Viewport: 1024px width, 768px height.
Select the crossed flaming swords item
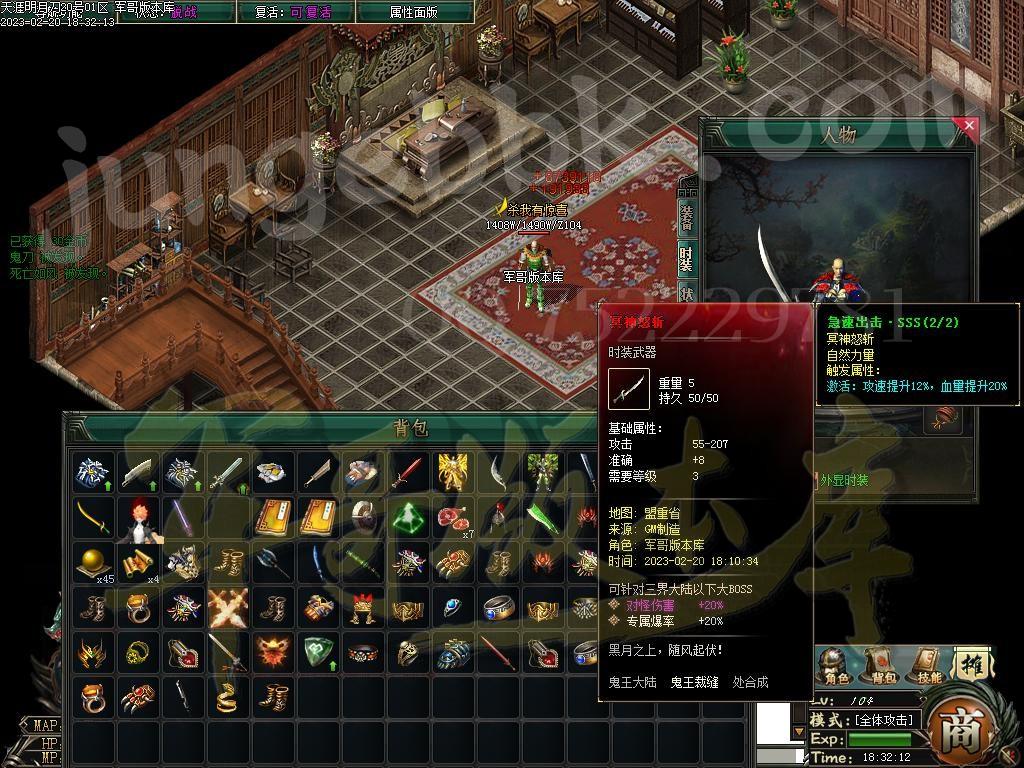pyautogui.click(x=229, y=607)
